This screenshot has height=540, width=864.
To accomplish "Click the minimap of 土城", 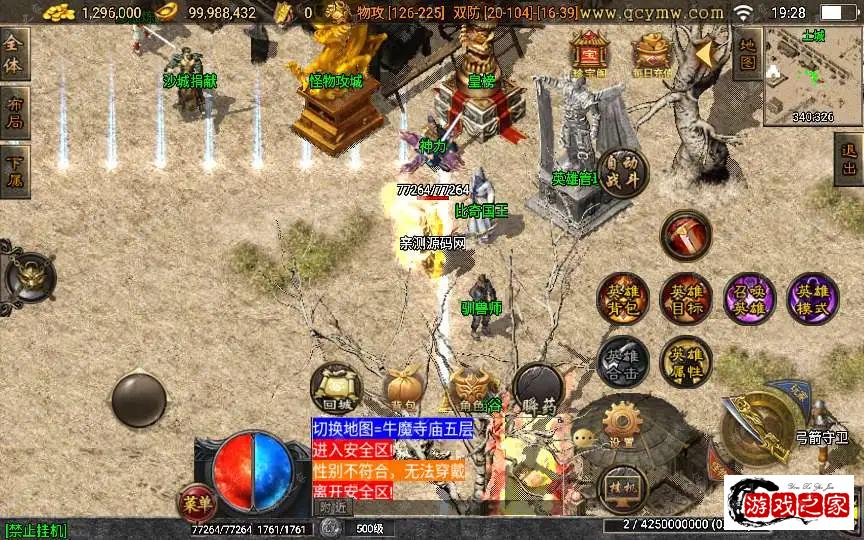I will [811, 75].
